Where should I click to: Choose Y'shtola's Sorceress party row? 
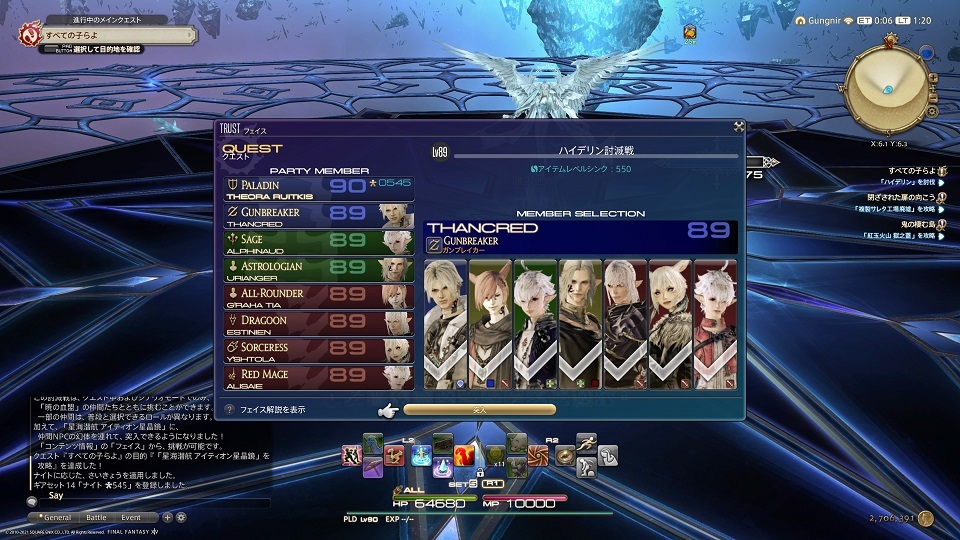pyautogui.click(x=318, y=351)
